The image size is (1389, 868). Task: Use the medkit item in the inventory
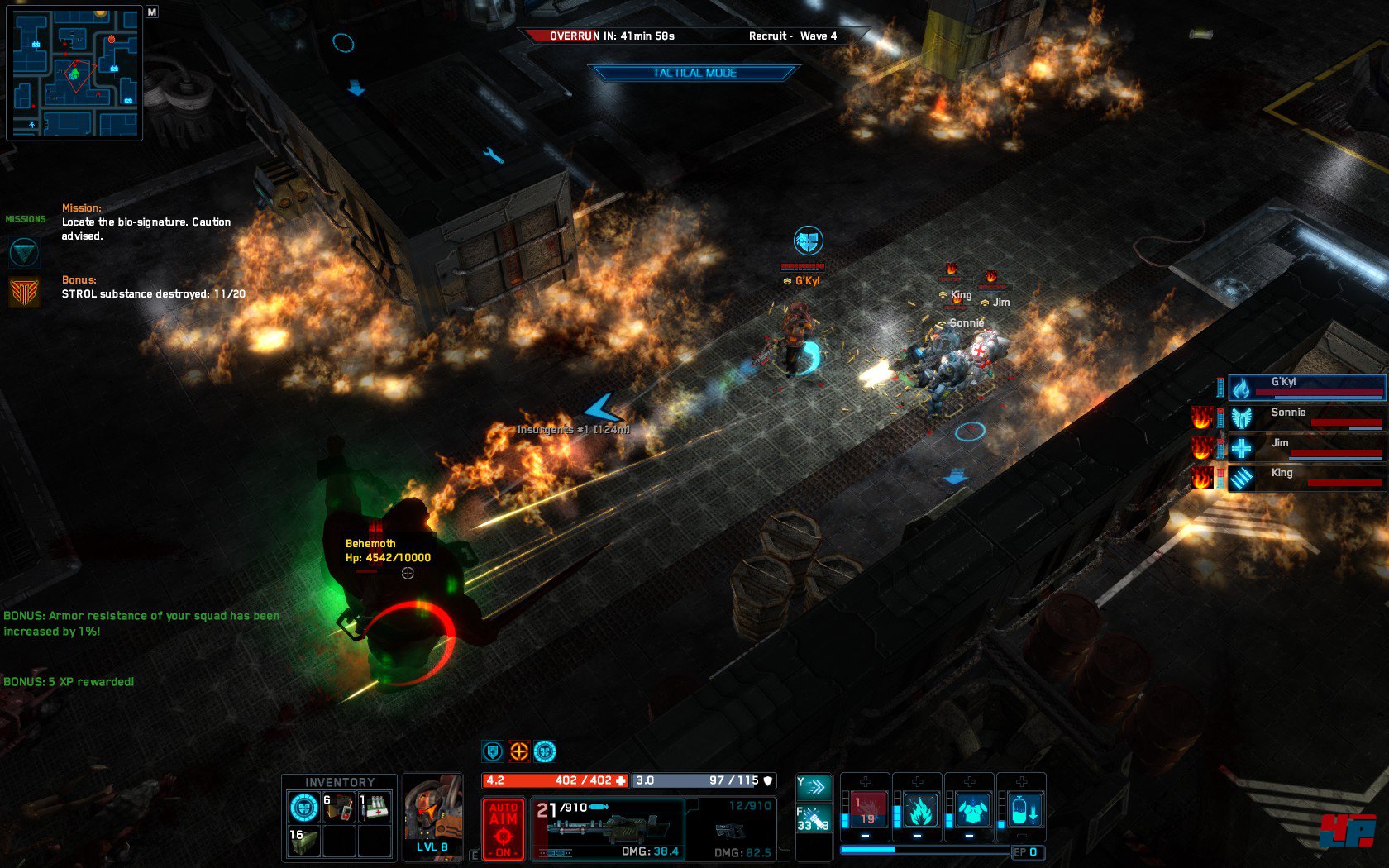point(375,808)
